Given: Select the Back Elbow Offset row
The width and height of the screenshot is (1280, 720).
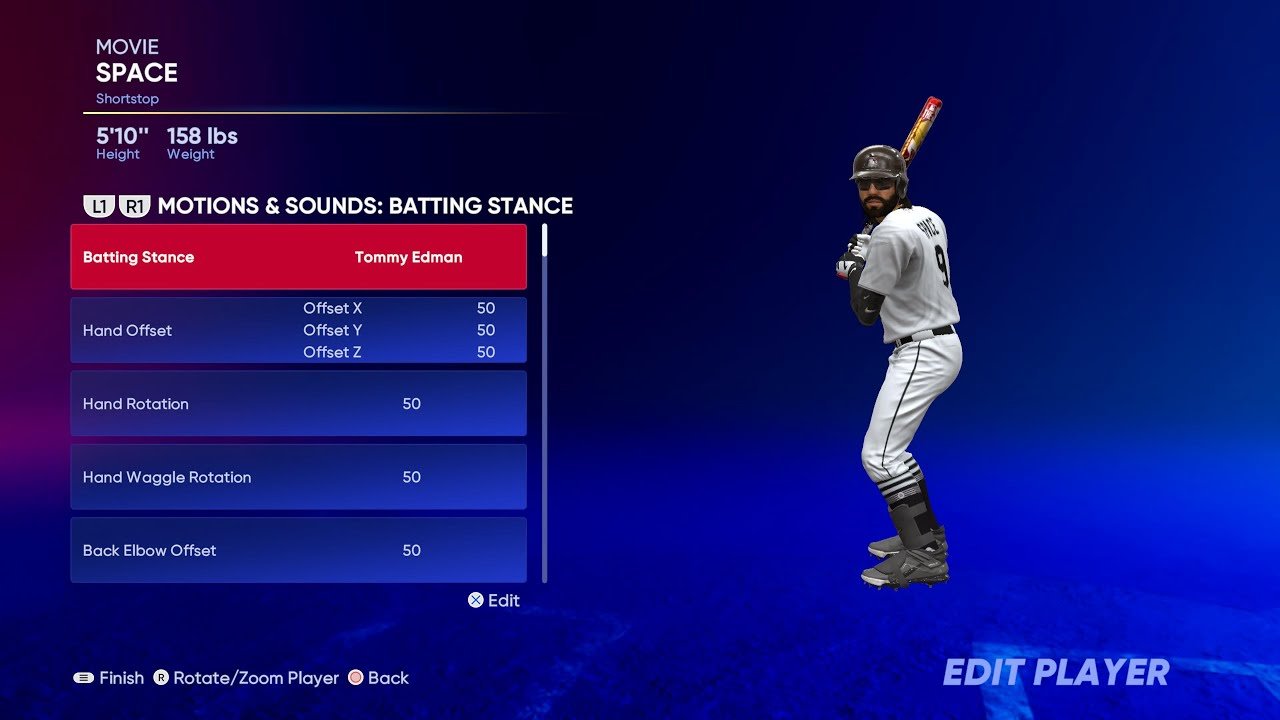Looking at the screenshot, I should point(298,550).
